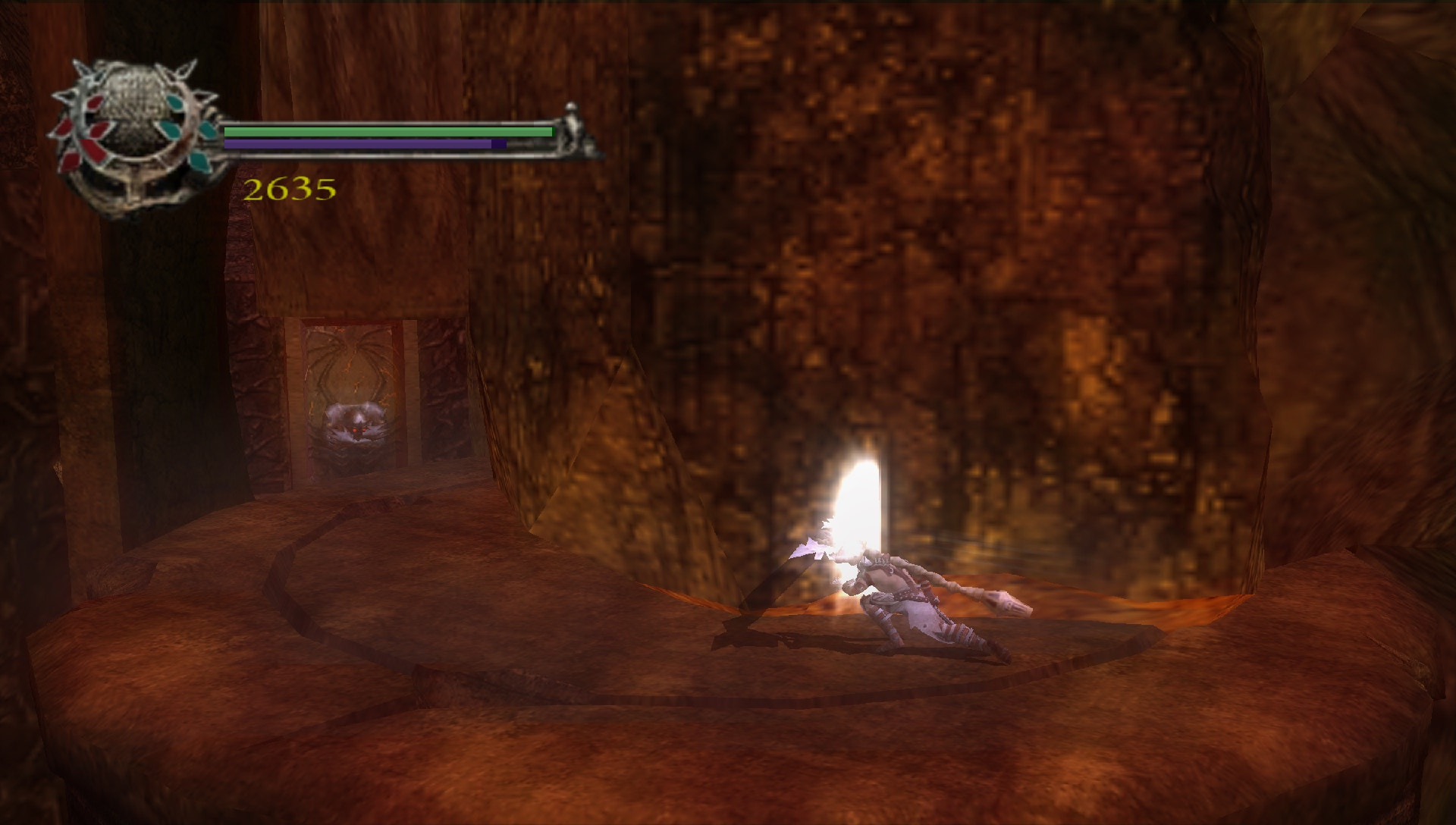This screenshot has width=1456, height=825.
Task: Toggle the darker purple segment of the magic bar
Action: pos(499,144)
